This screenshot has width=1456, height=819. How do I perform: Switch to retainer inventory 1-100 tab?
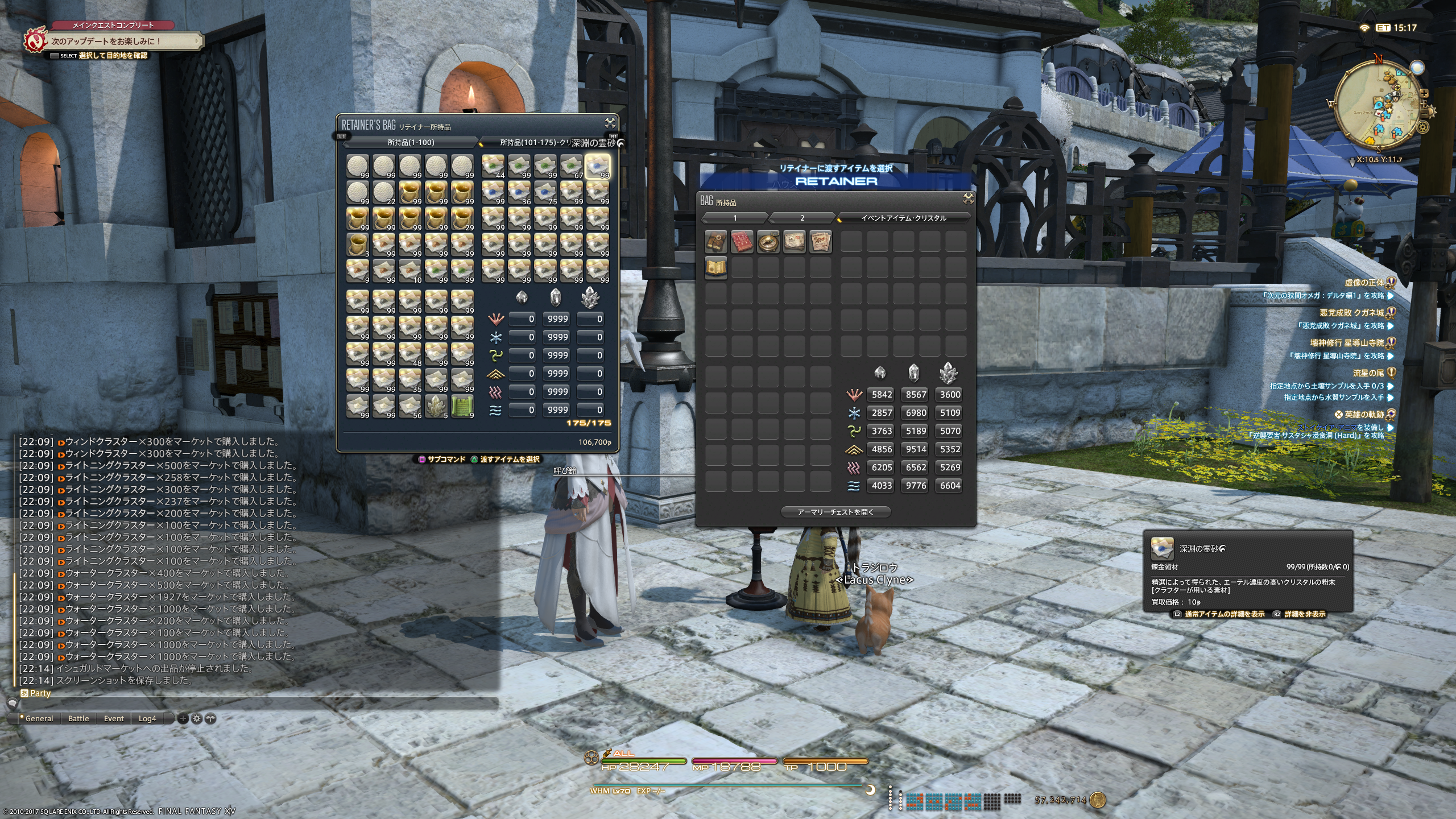[x=411, y=142]
